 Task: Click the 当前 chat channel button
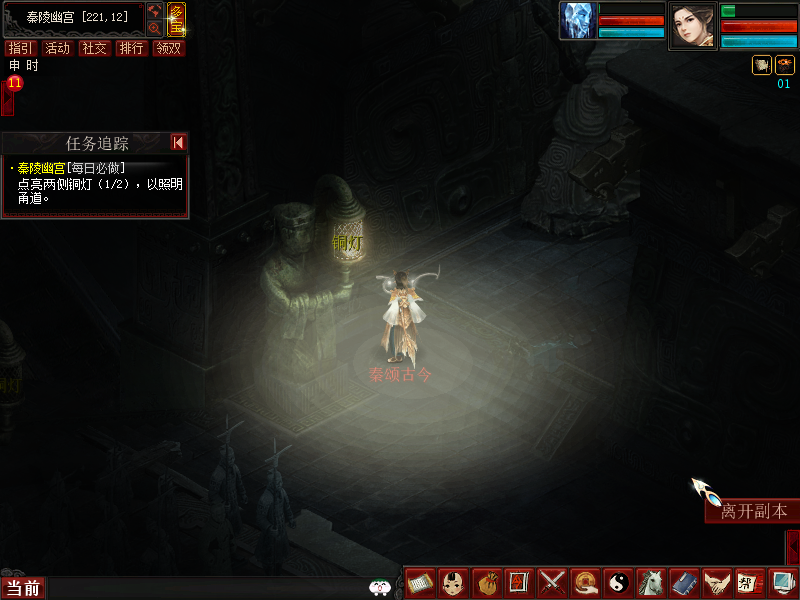[22, 588]
